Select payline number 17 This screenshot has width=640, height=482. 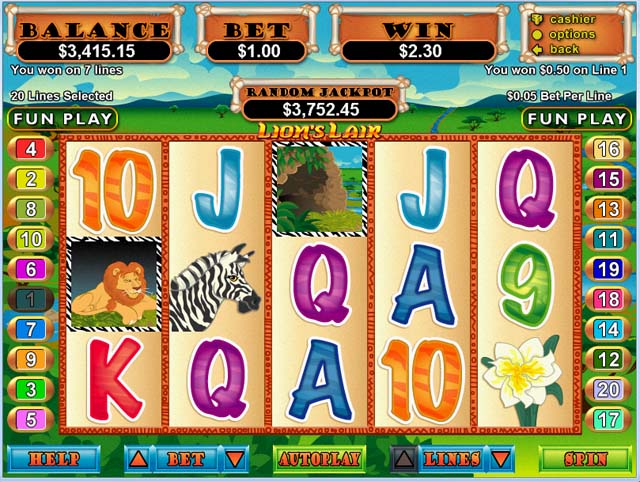click(x=607, y=420)
